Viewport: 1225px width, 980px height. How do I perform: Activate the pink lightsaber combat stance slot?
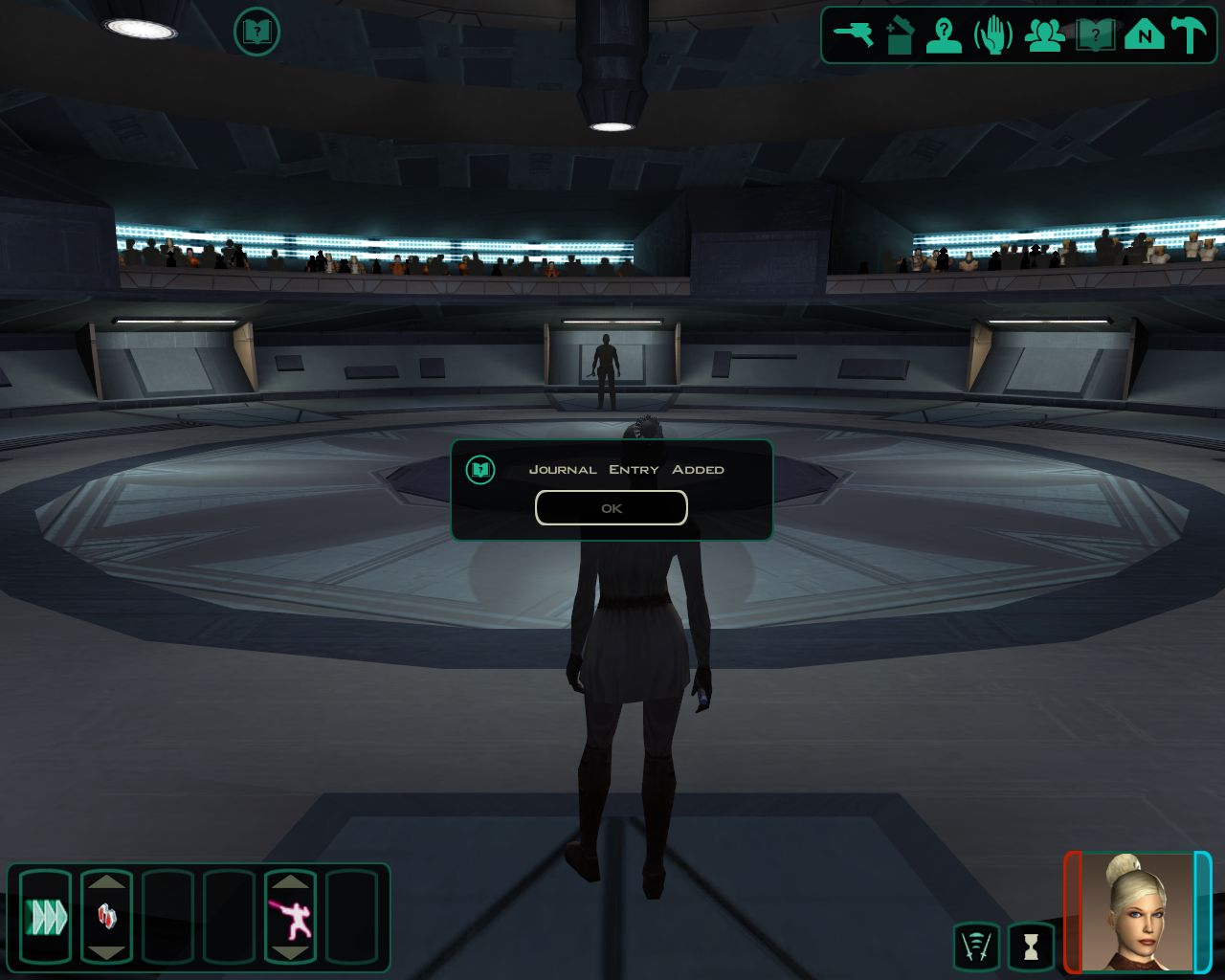(x=290, y=917)
